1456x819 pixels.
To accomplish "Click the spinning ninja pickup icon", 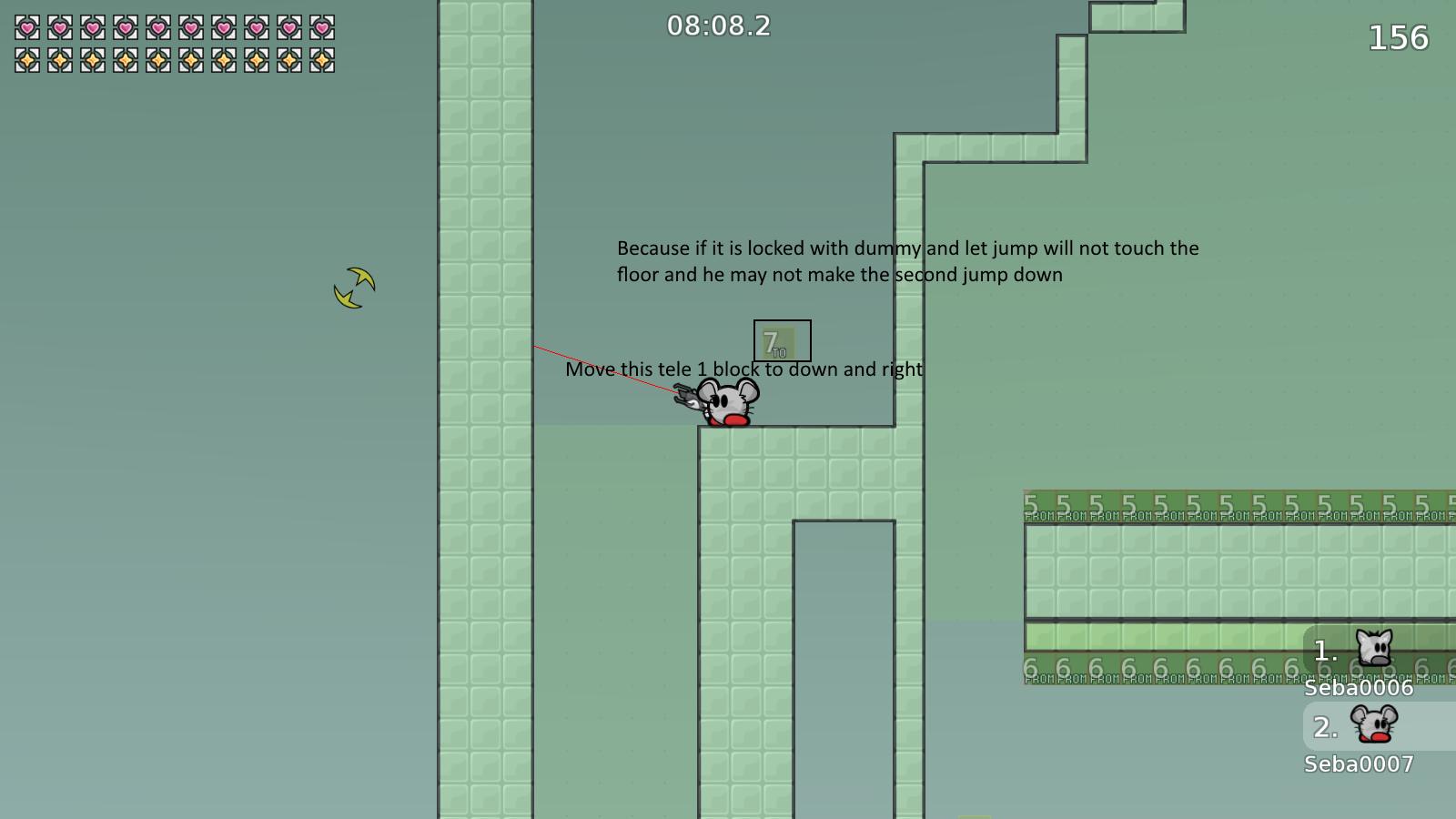I will coord(355,288).
